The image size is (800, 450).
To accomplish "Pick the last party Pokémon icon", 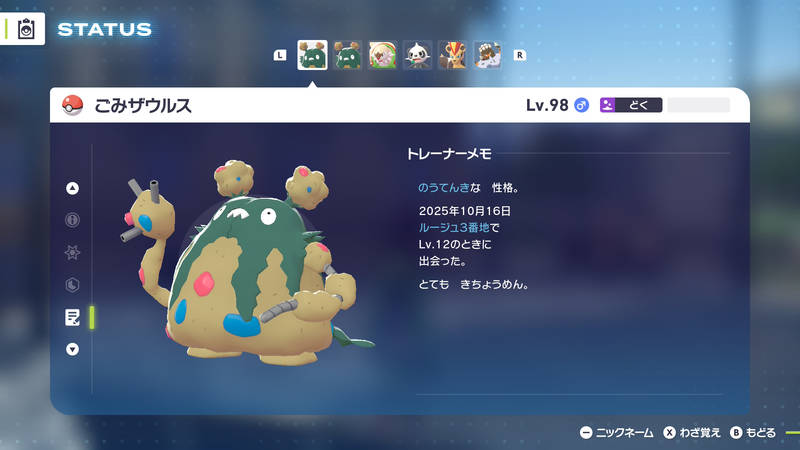I will pos(488,55).
